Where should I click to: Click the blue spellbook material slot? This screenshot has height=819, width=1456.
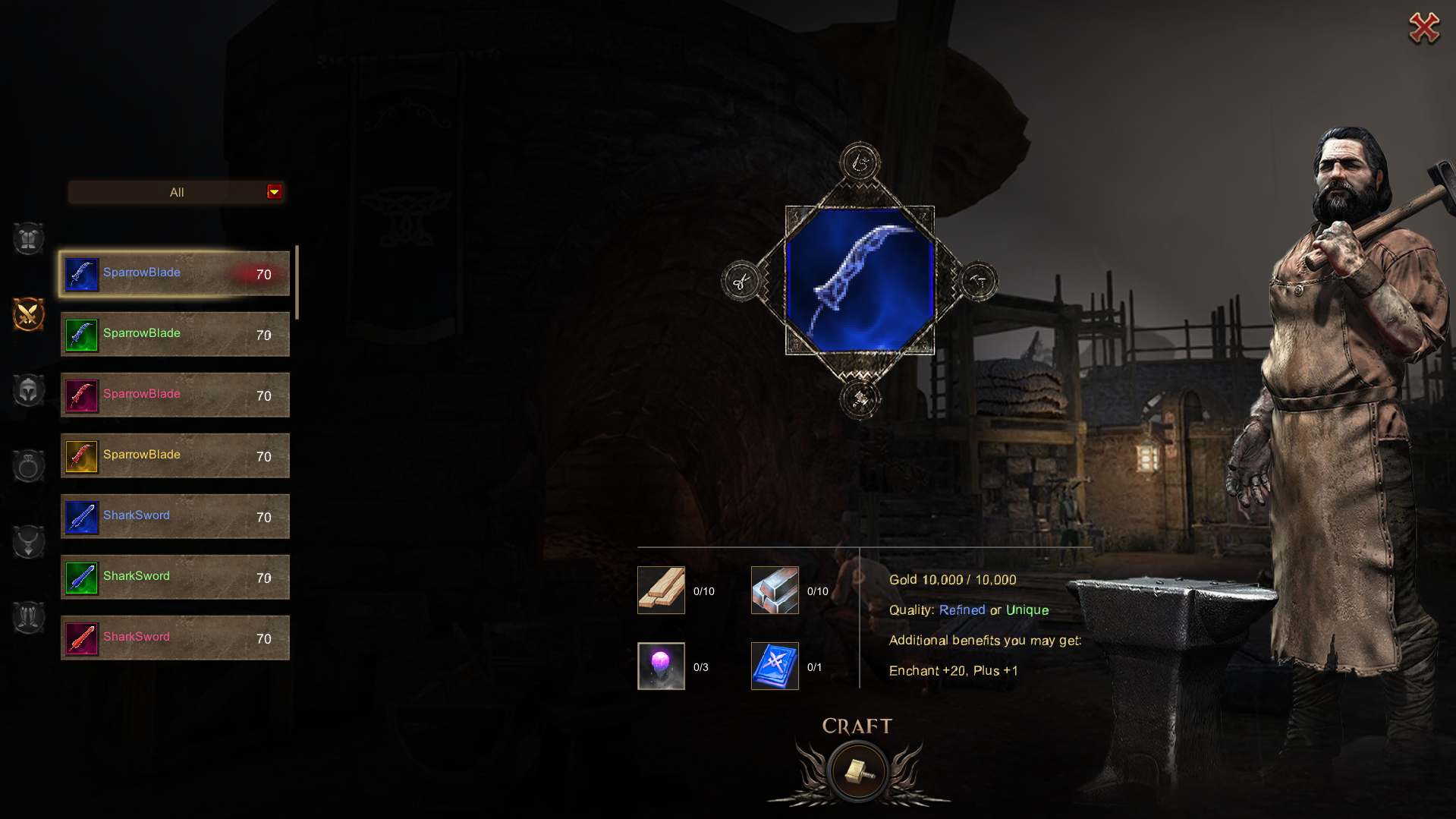coord(775,666)
